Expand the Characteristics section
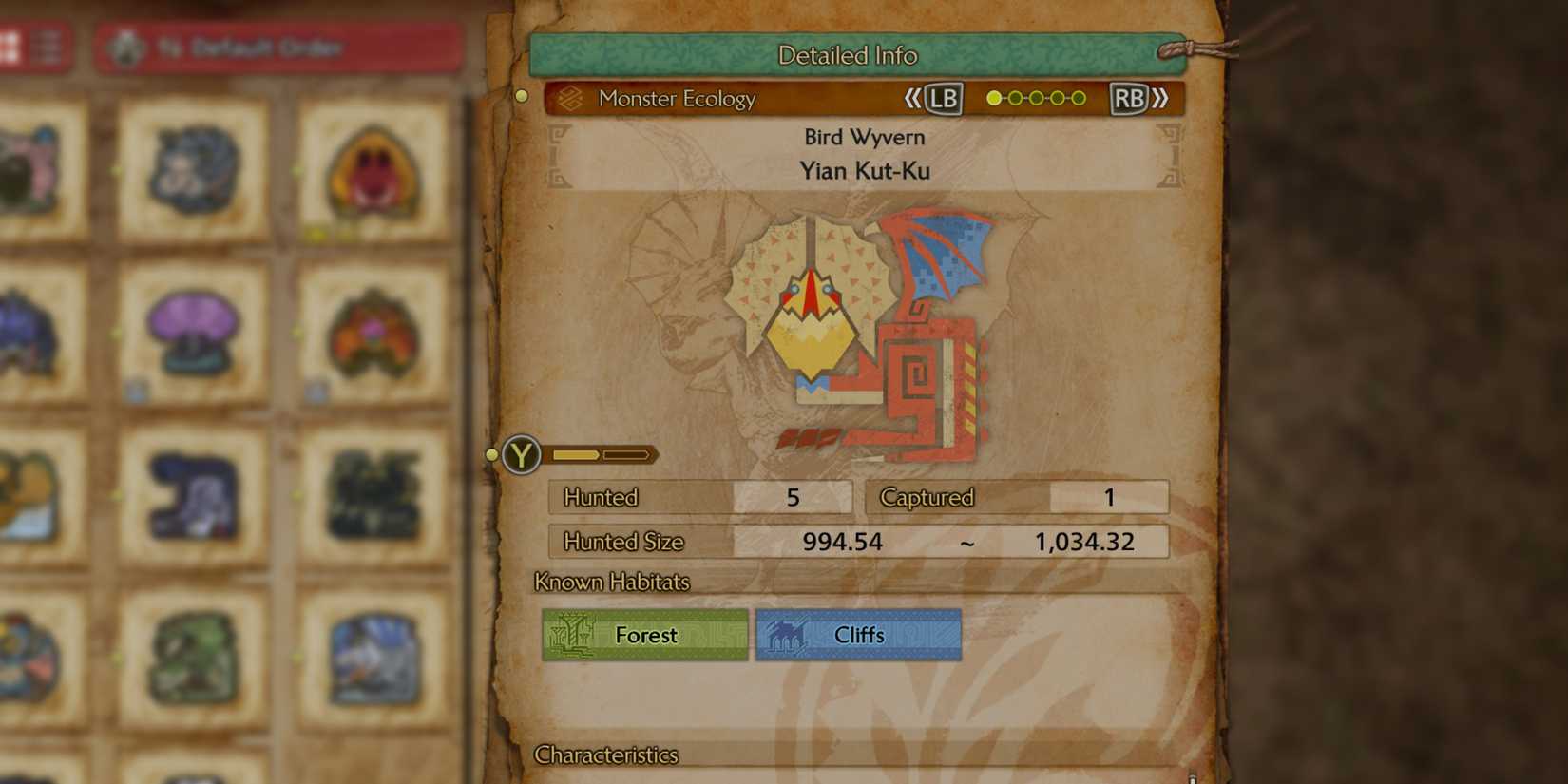Viewport: 1568px width, 784px height. click(x=606, y=755)
